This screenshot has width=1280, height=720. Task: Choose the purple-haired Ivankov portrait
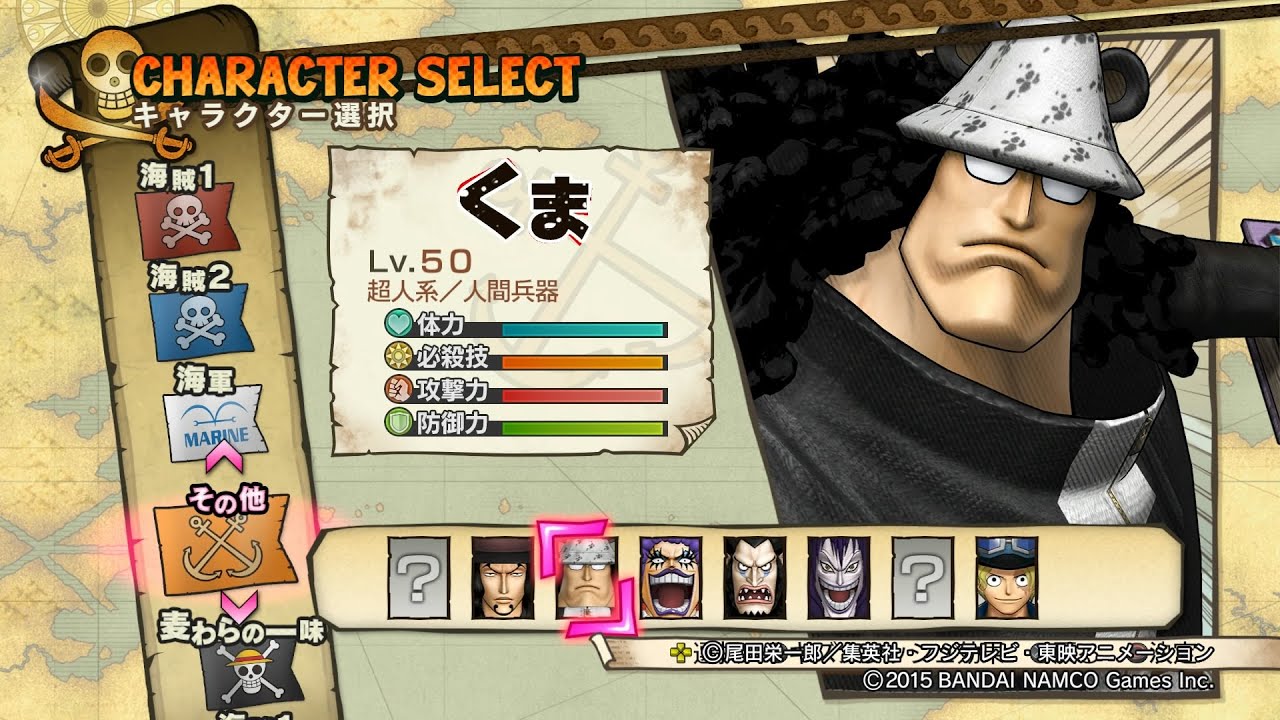pyautogui.click(x=671, y=577)
